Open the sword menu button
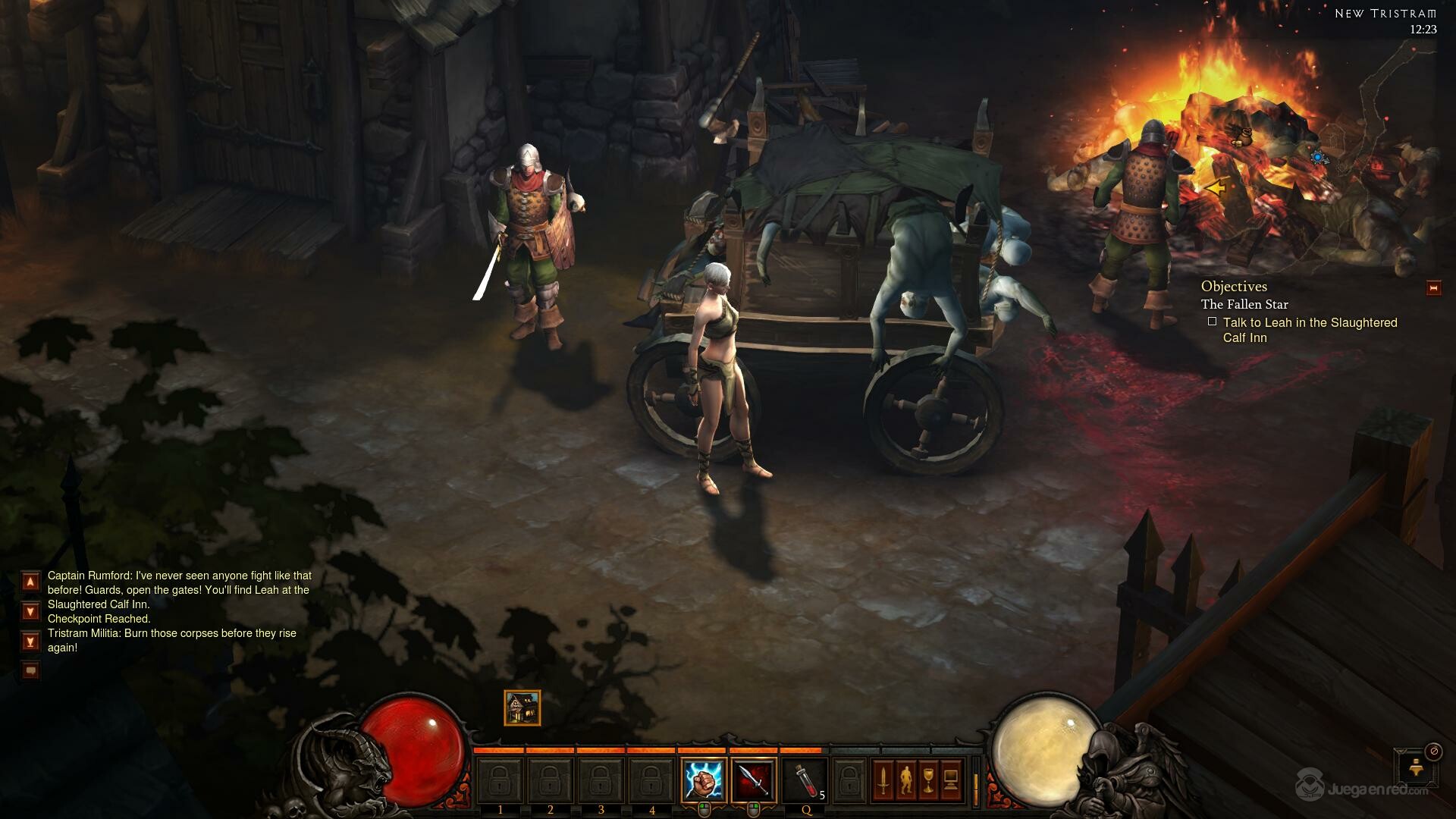The width and height of the screenshot is (1456, 819). [883, 780]
